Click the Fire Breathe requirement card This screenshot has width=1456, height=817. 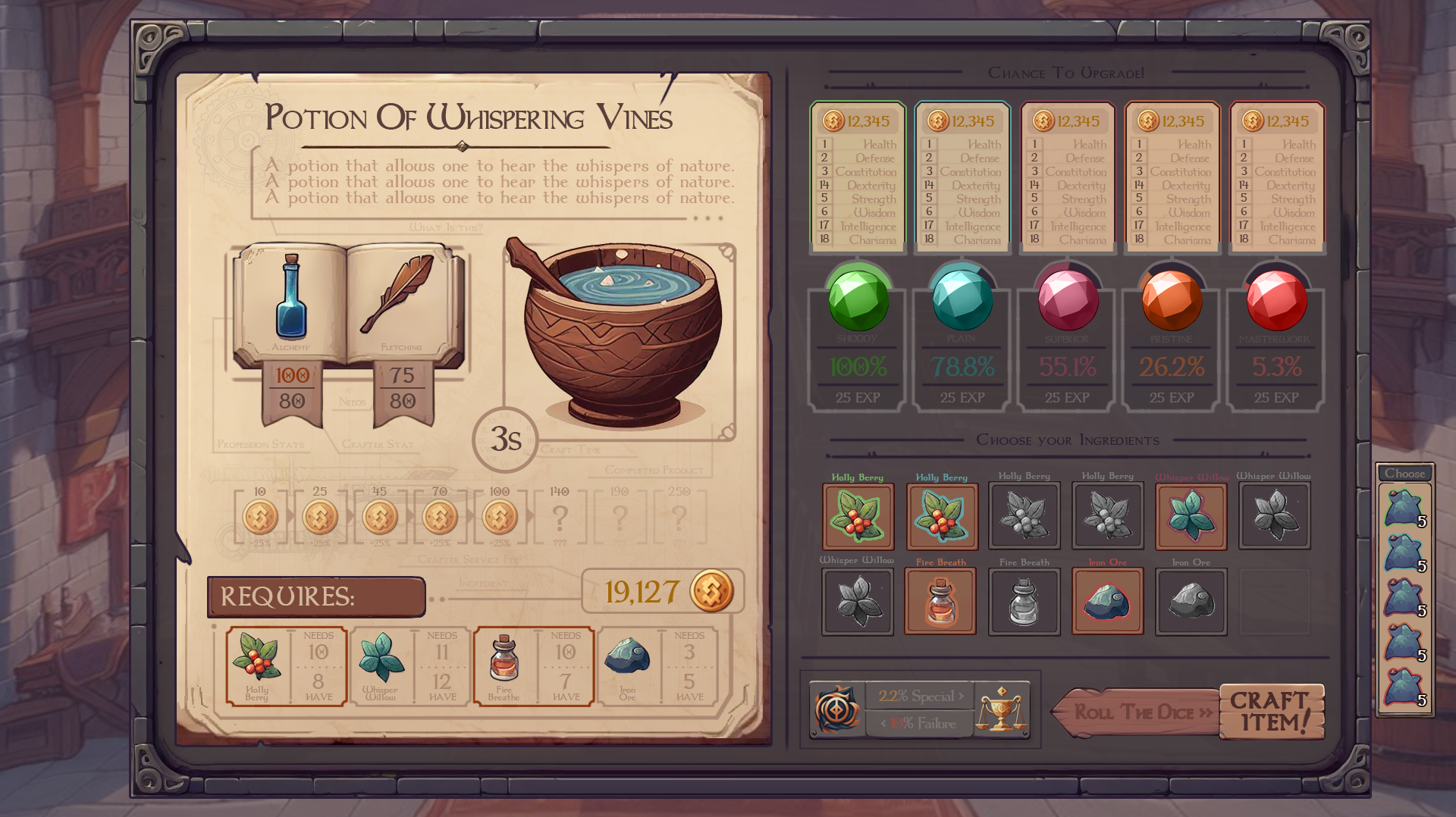click(x=533, y=666)
